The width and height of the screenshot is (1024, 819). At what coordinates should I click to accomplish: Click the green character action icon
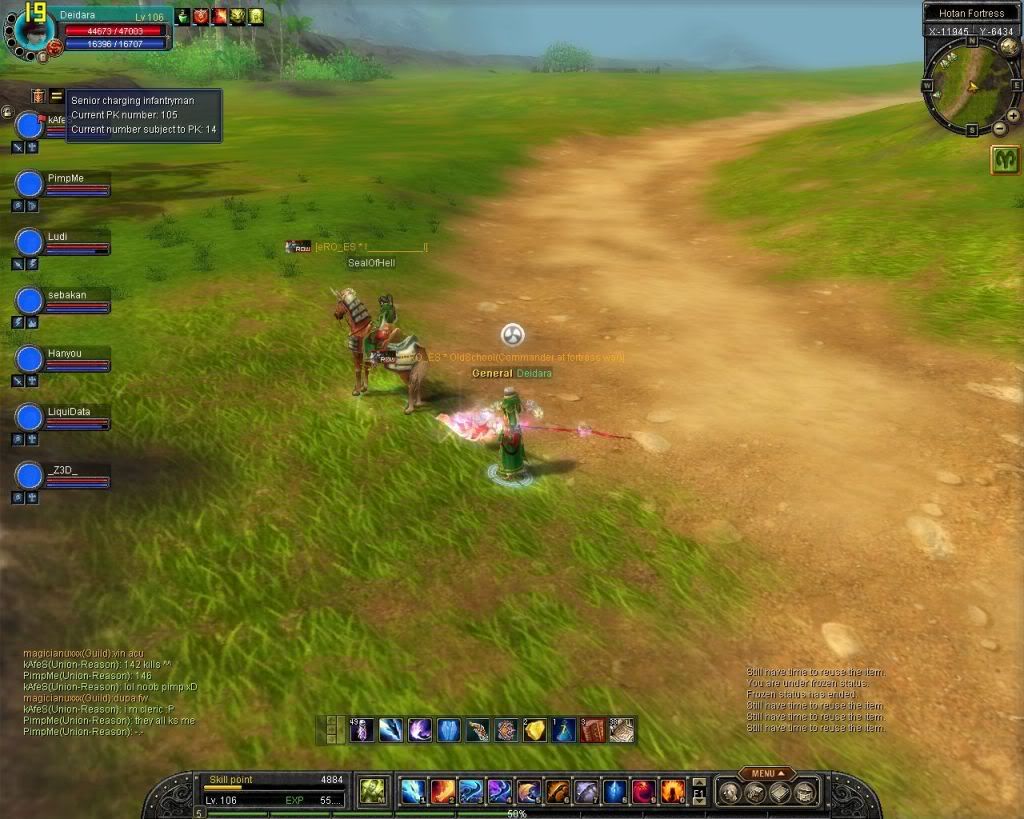coord(373,791)
